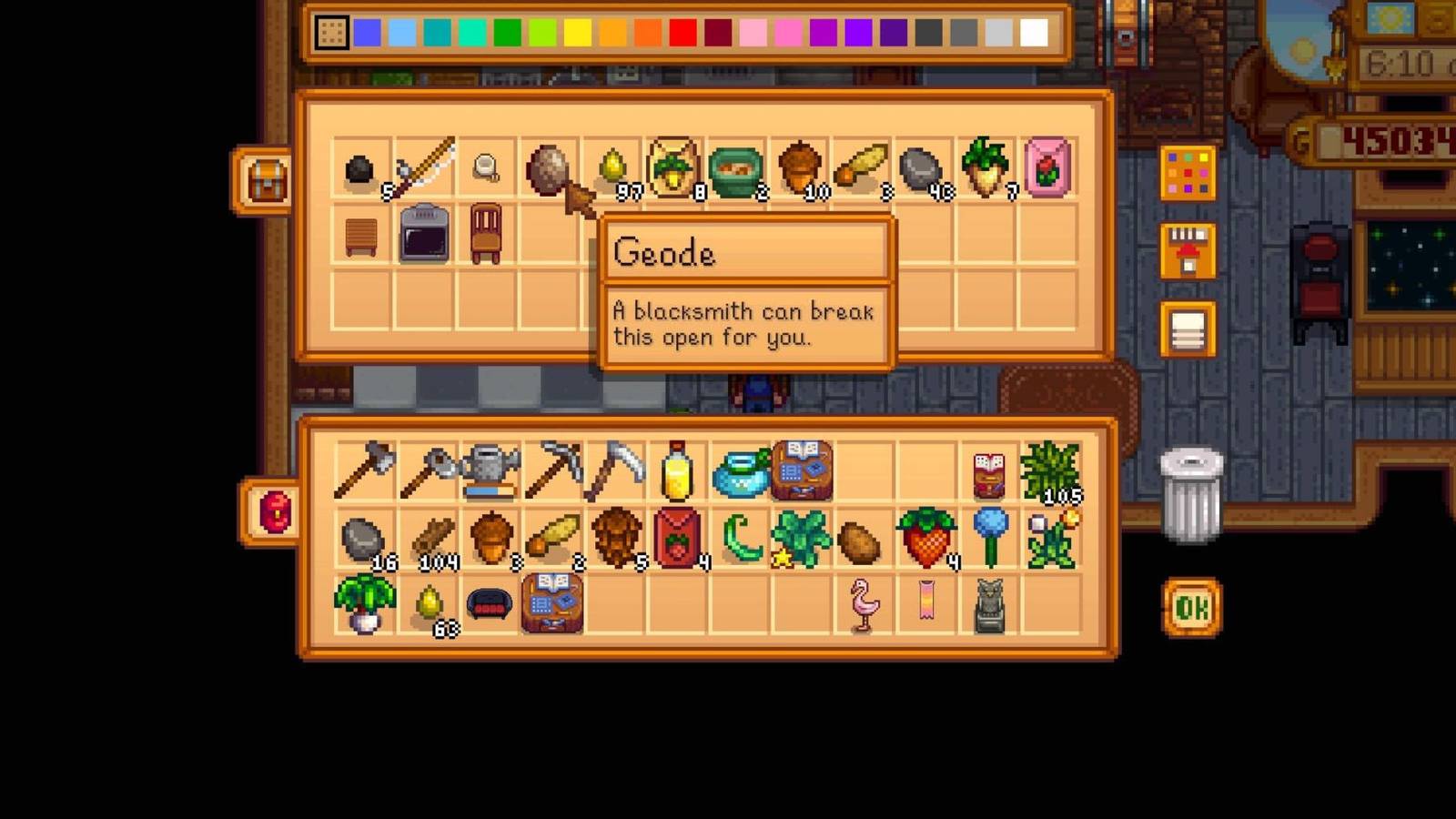This screenshot has width=1456, height=819.
Task: Select the acorn stack of 10 in chest
Action: pos(799,170)
